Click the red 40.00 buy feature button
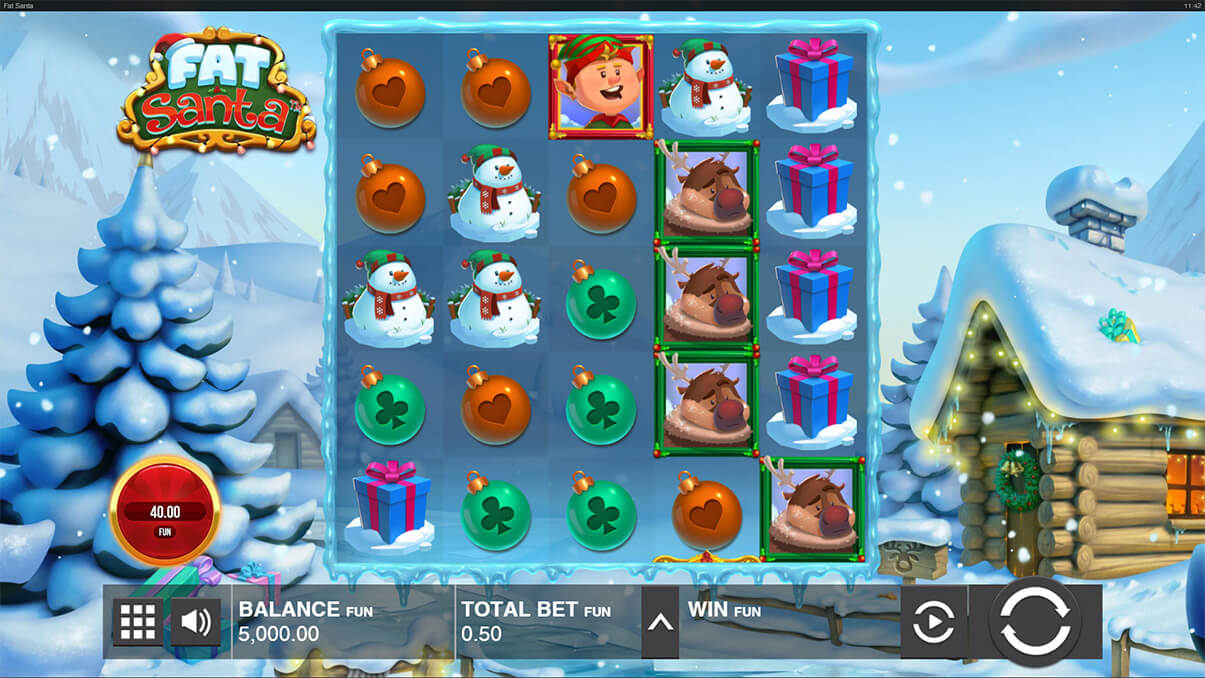Image resolution: width=1205 pixels, height=678 pixels. pyautogui.click(x=164, y=511)
